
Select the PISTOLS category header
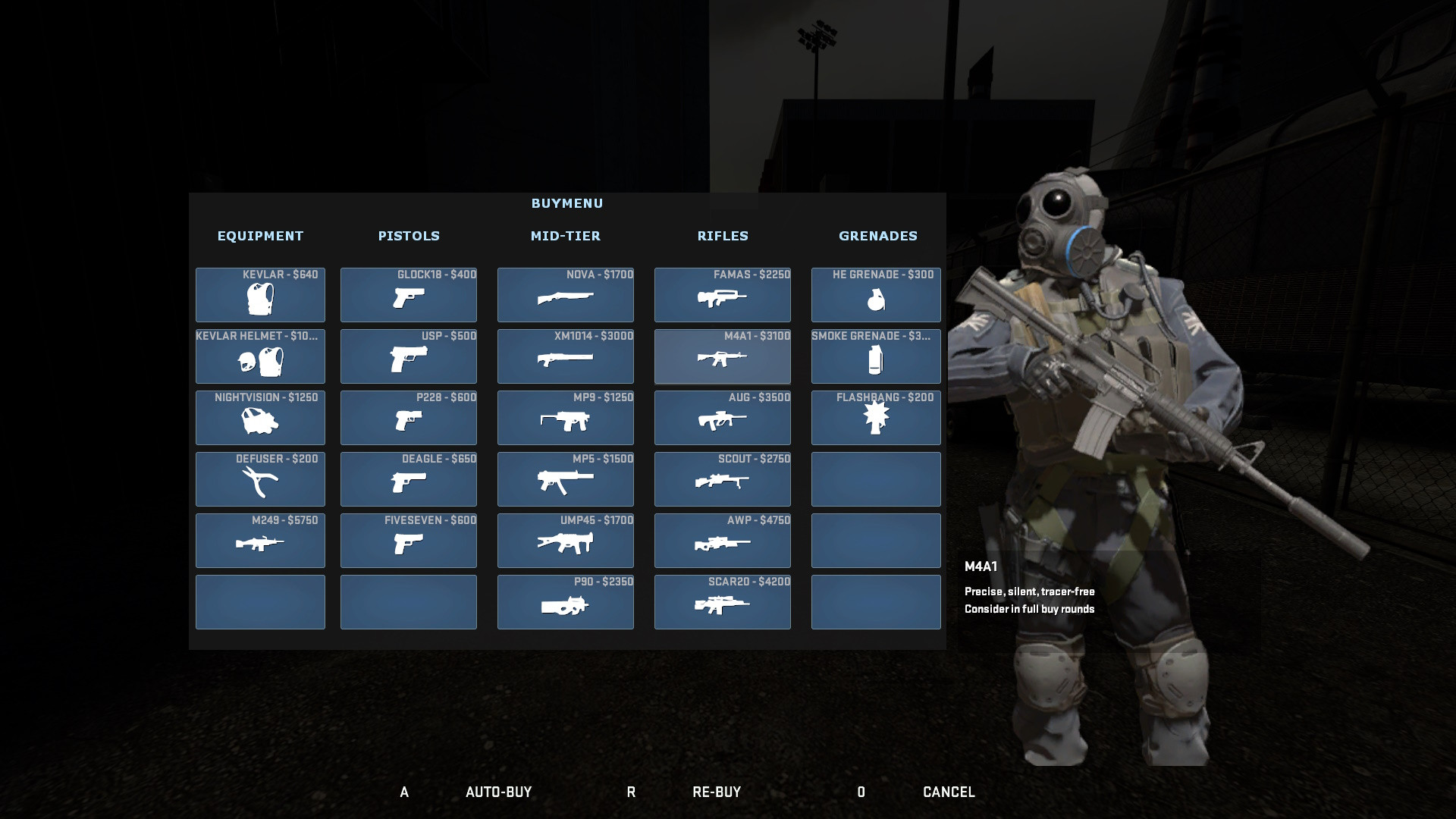pos(409,236)
